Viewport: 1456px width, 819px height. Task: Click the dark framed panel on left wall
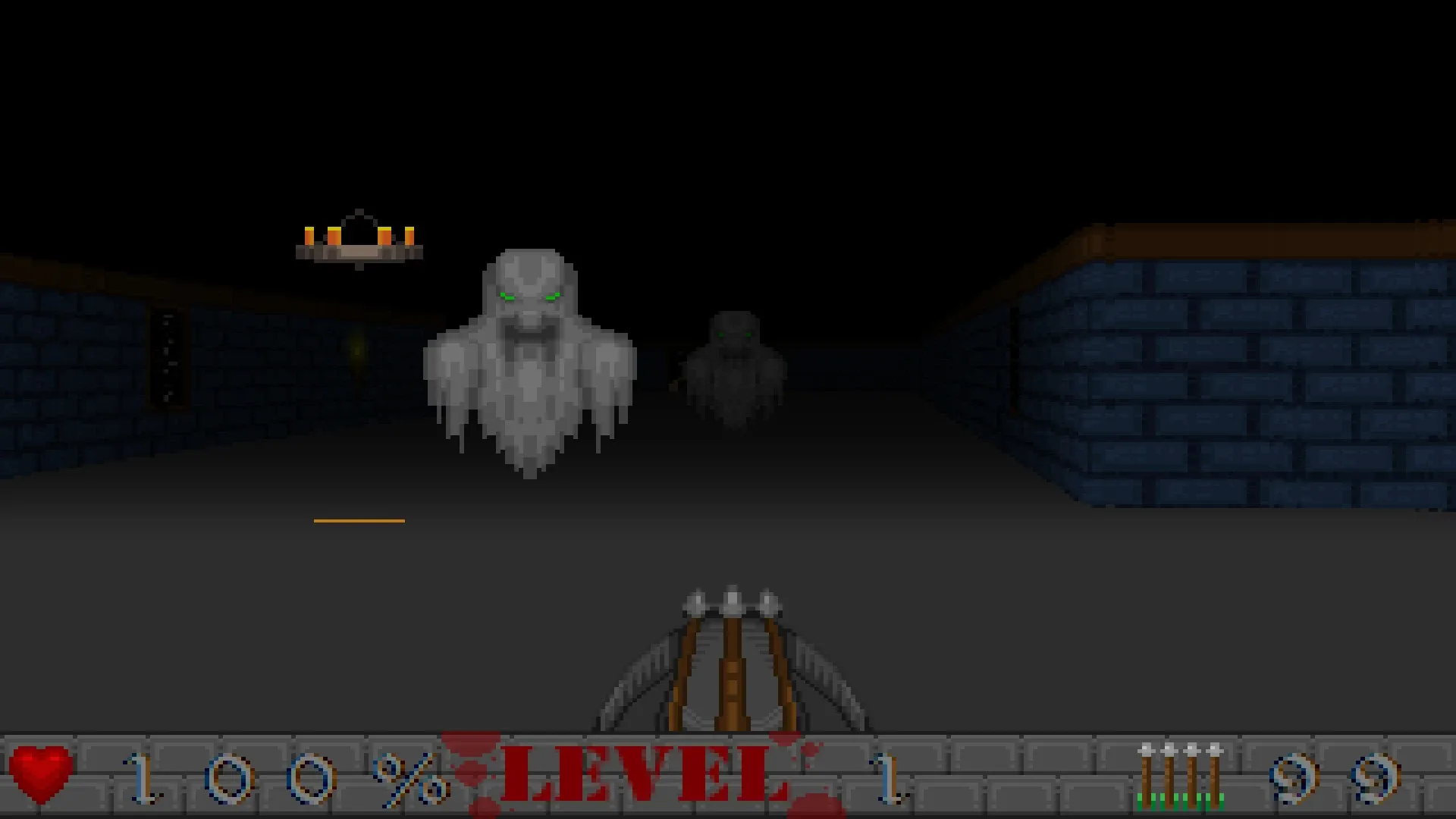168,356
